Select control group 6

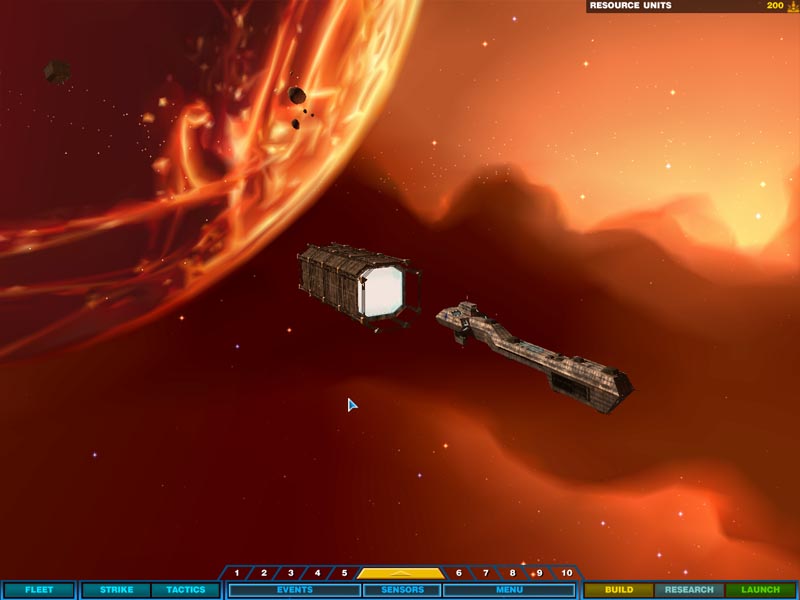[459, 573]
